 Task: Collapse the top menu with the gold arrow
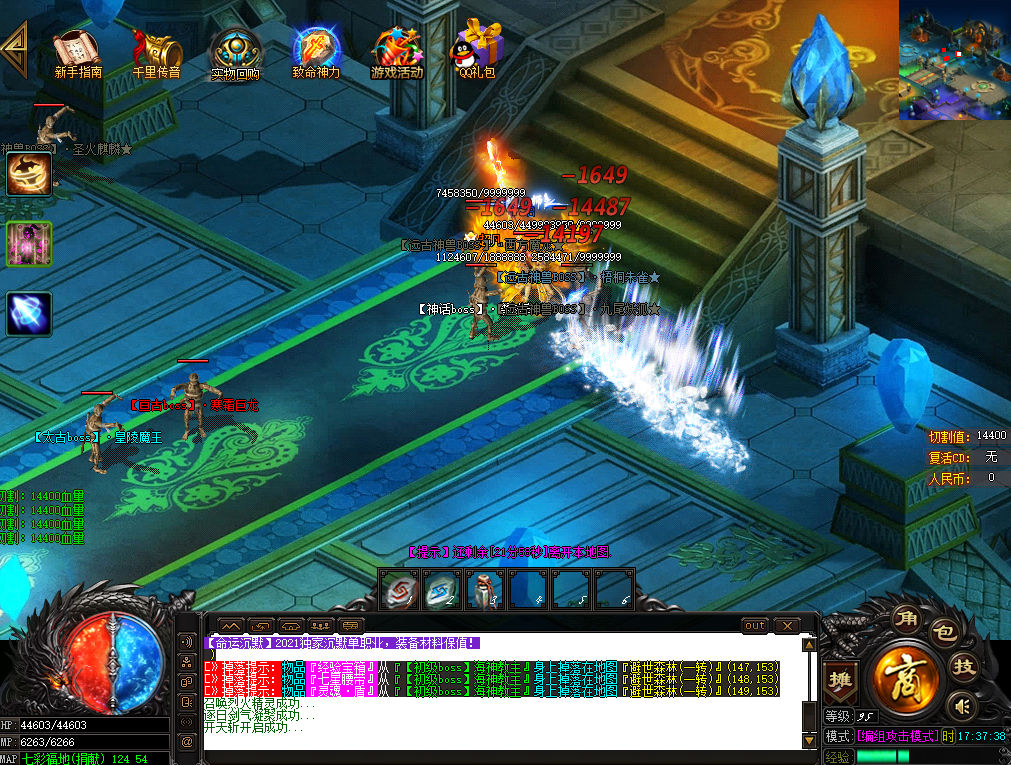point(14,45)
